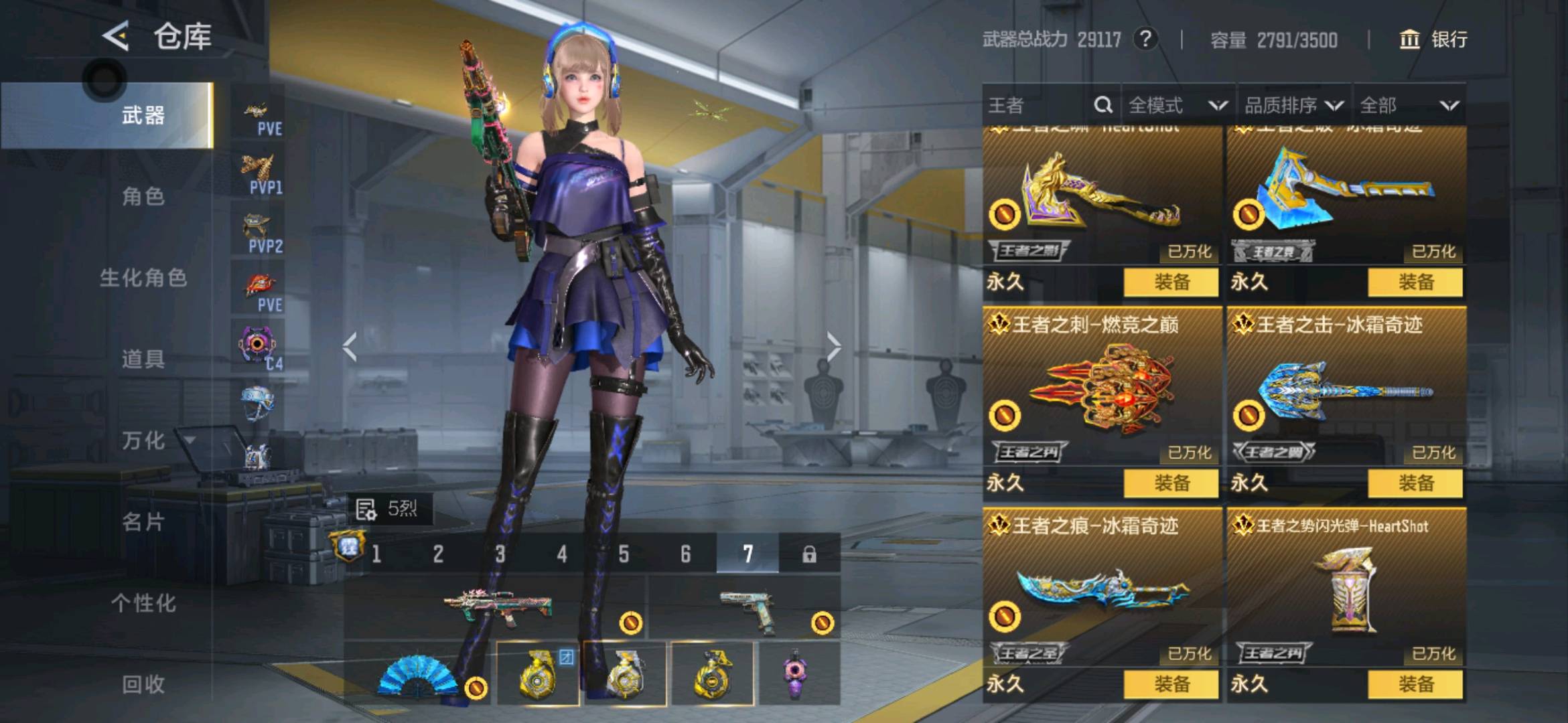The width and height of the screenshot is (1568, 723).
Task: Show the weapon power help question mark
Action: coord(1145,39)
